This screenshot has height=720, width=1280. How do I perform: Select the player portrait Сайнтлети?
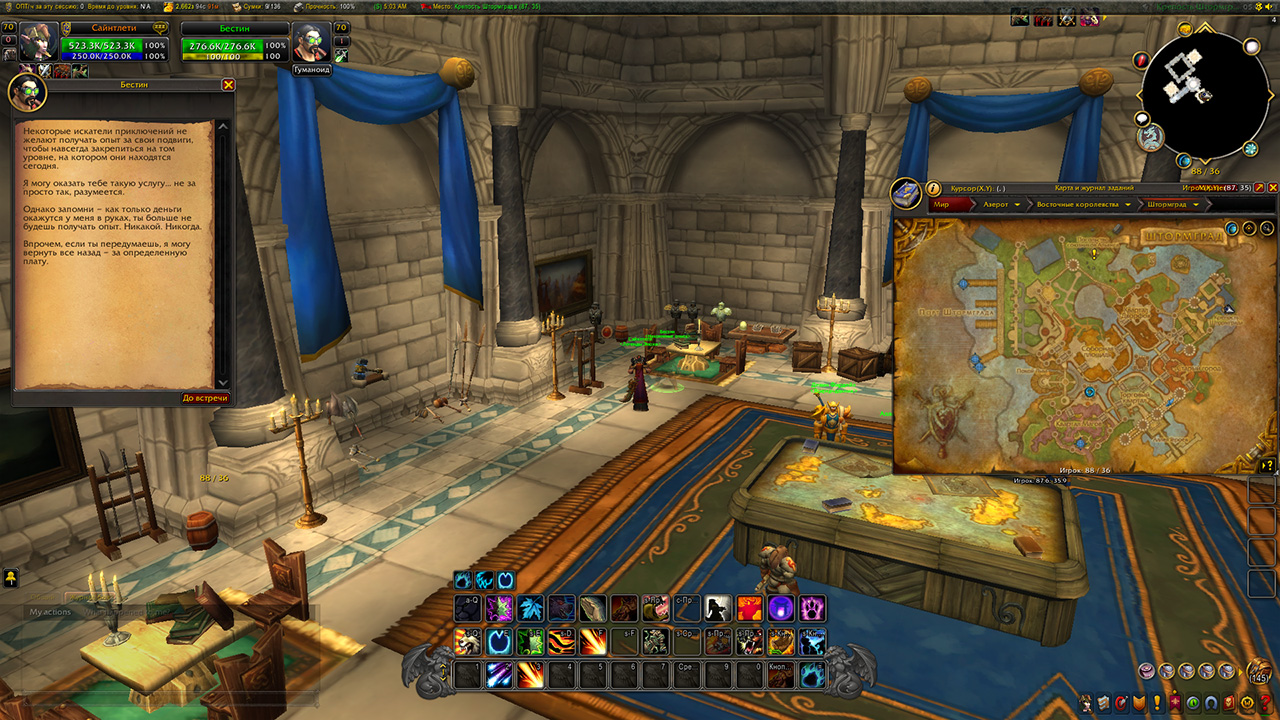click(38, 42)
